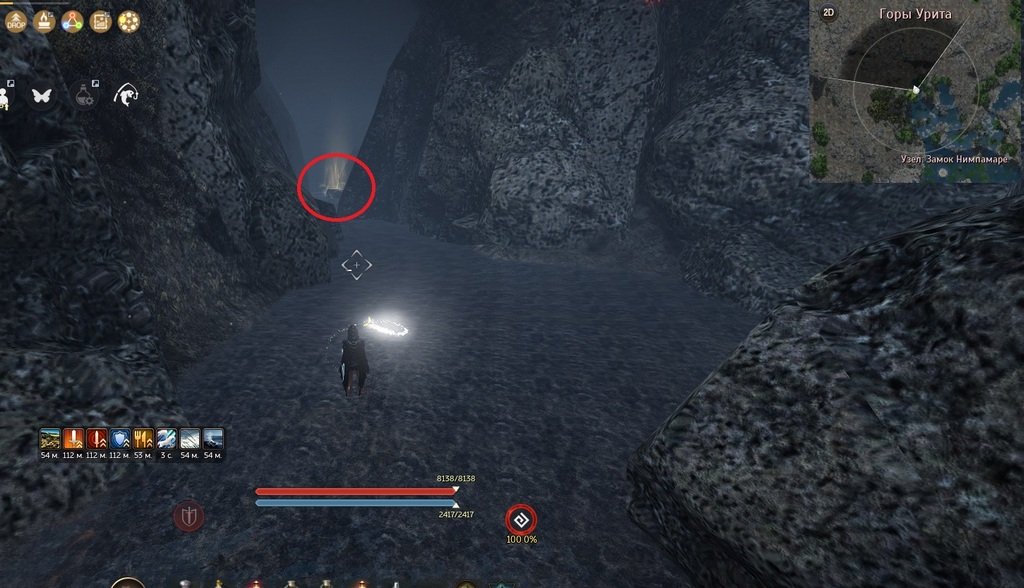The width and height of the screenshot is (1024, 588).
Task: Select the Узел: Замок Нимпамаре node label
Action: point(954,159)
